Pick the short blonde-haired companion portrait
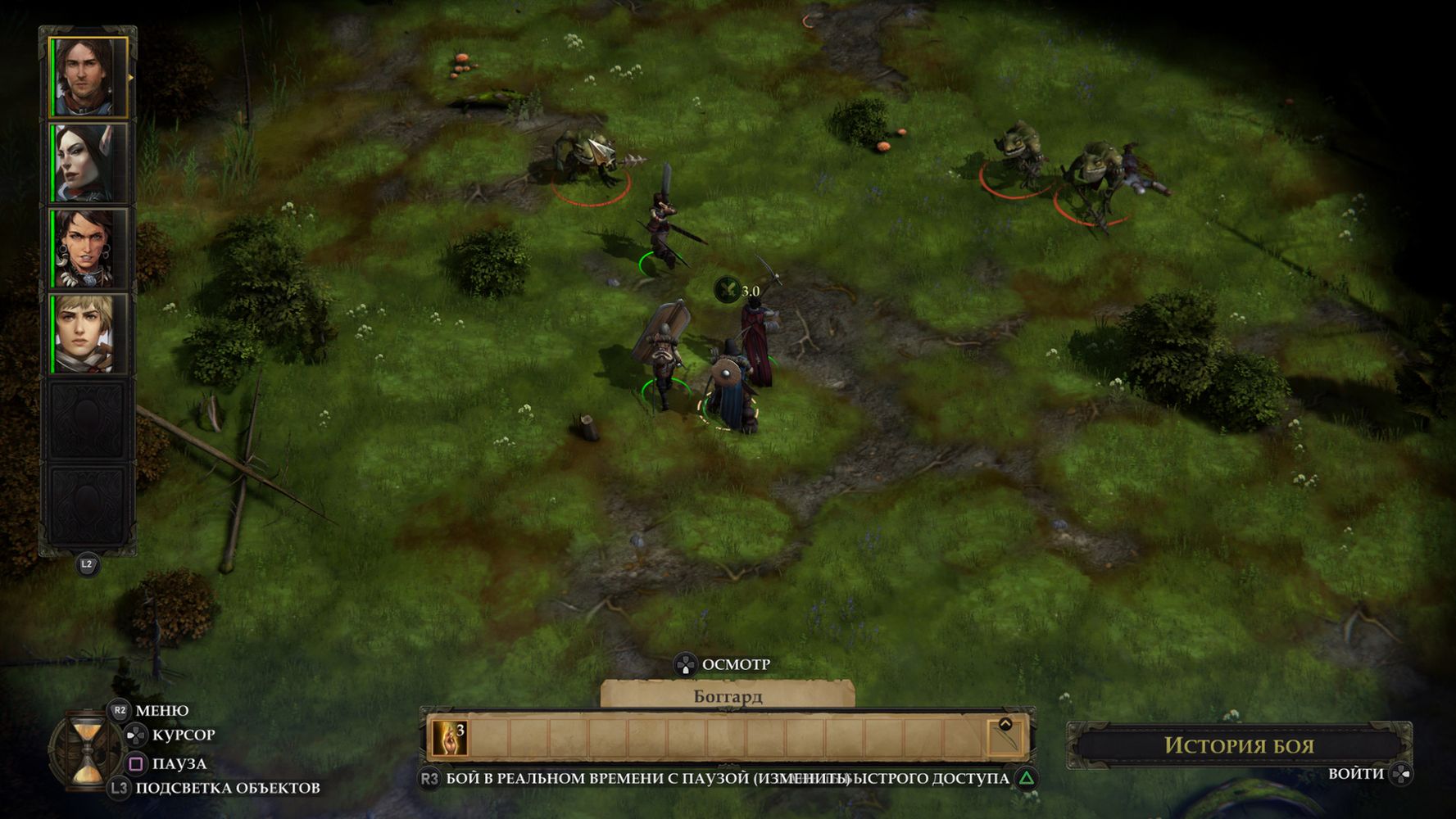Image resolution: width=1456 pixels, height=819 pixels. pos(88,334)
